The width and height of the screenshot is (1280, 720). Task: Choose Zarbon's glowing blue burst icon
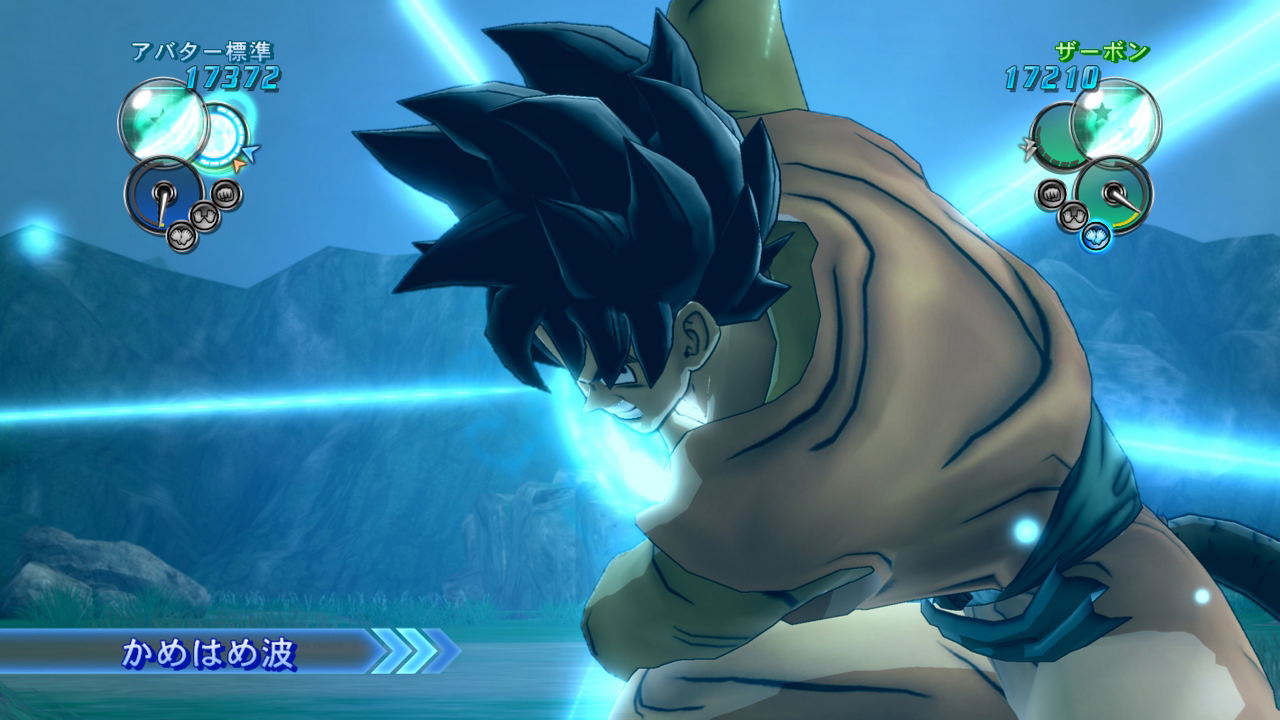point(1096,236)
